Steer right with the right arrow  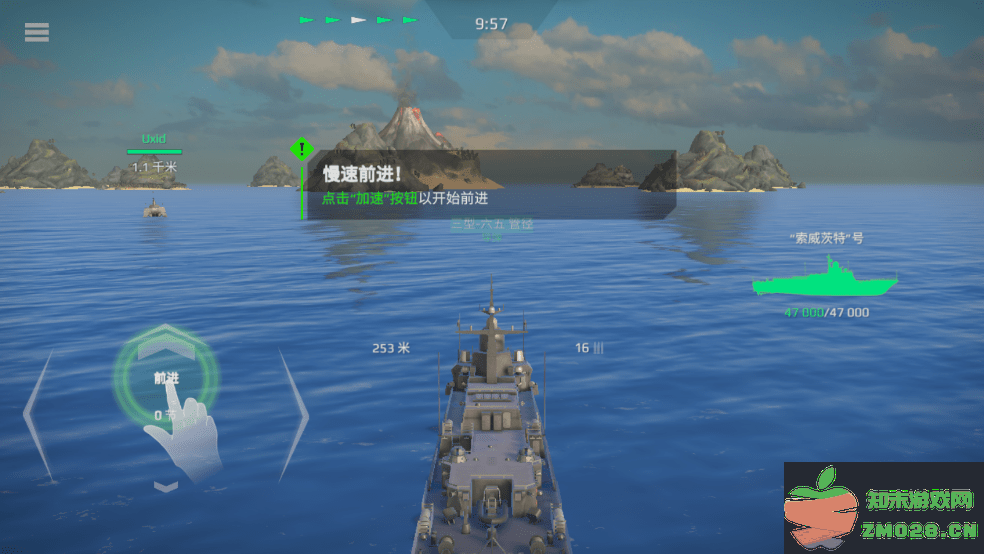pyautogui.click(x=292, y=414)
